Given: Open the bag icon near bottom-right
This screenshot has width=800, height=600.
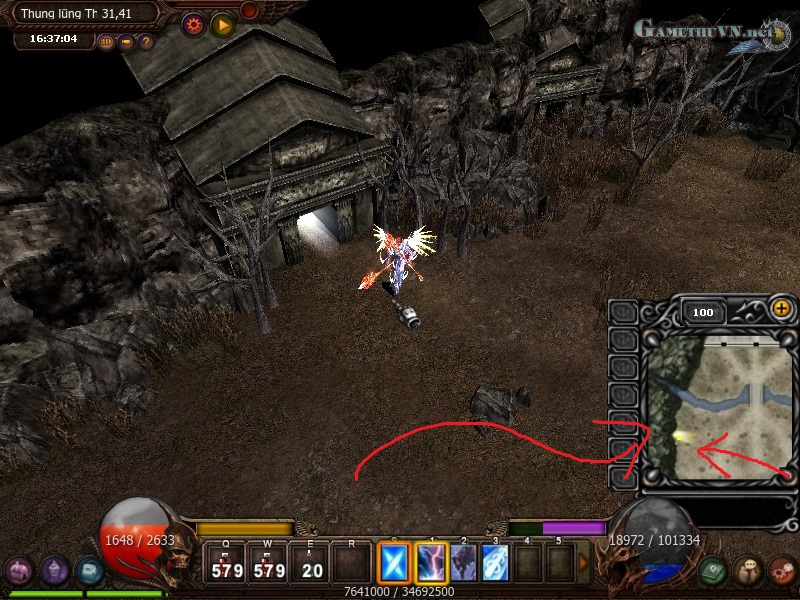Looking at the screenshot, I should pos(747,569).
